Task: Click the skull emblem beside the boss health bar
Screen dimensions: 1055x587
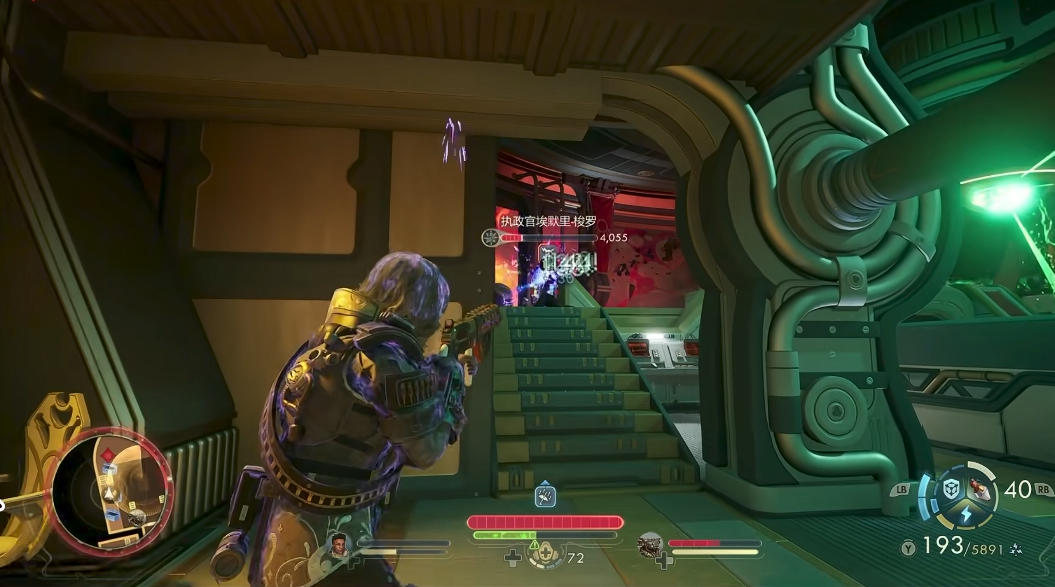Action: tap(490, 238)
